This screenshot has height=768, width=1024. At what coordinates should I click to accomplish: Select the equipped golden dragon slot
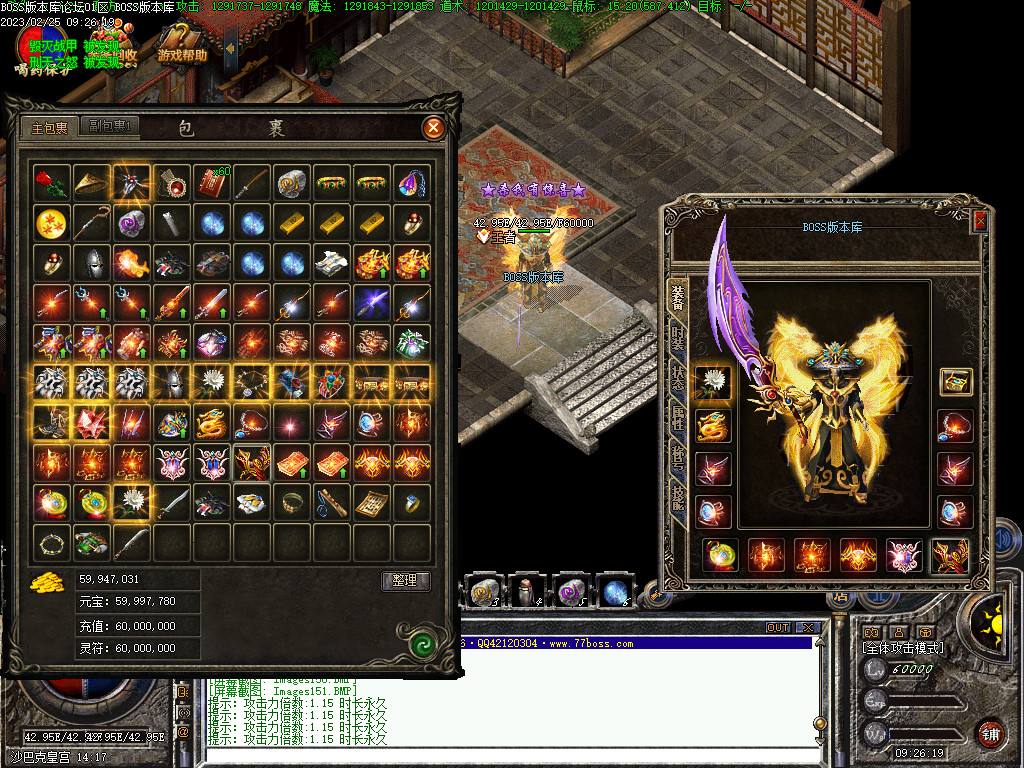pyautogui.click(x=713, y=425)
